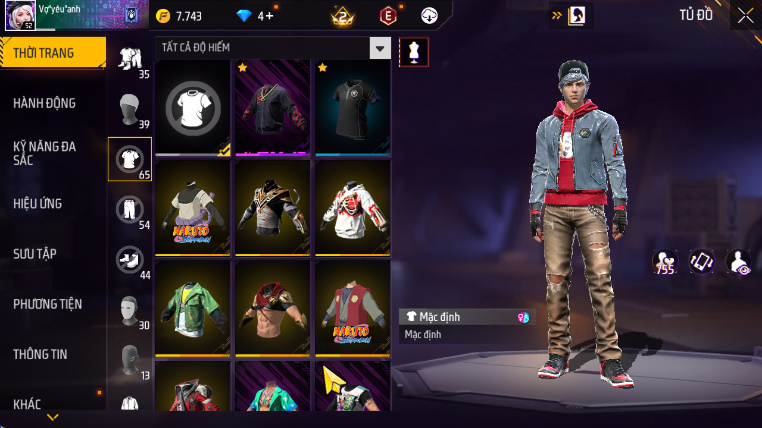The image size is (762, 428).
Task: Open the KỸ NĂNG ĐA SẮC section
Action: coord(45,153)
